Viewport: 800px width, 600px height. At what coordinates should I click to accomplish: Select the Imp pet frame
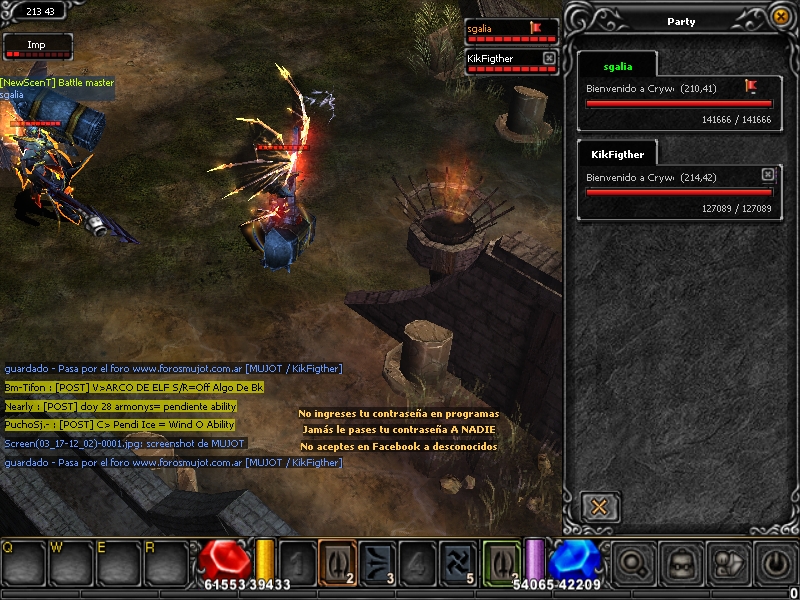37,46
